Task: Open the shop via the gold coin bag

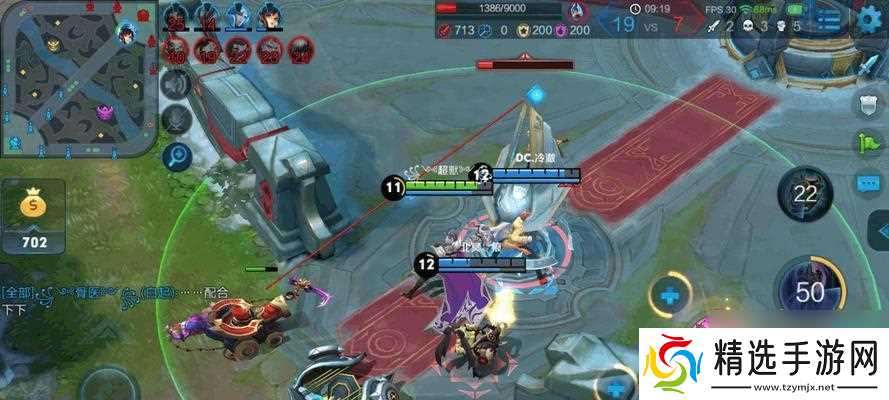Action: tap(33, 215)
